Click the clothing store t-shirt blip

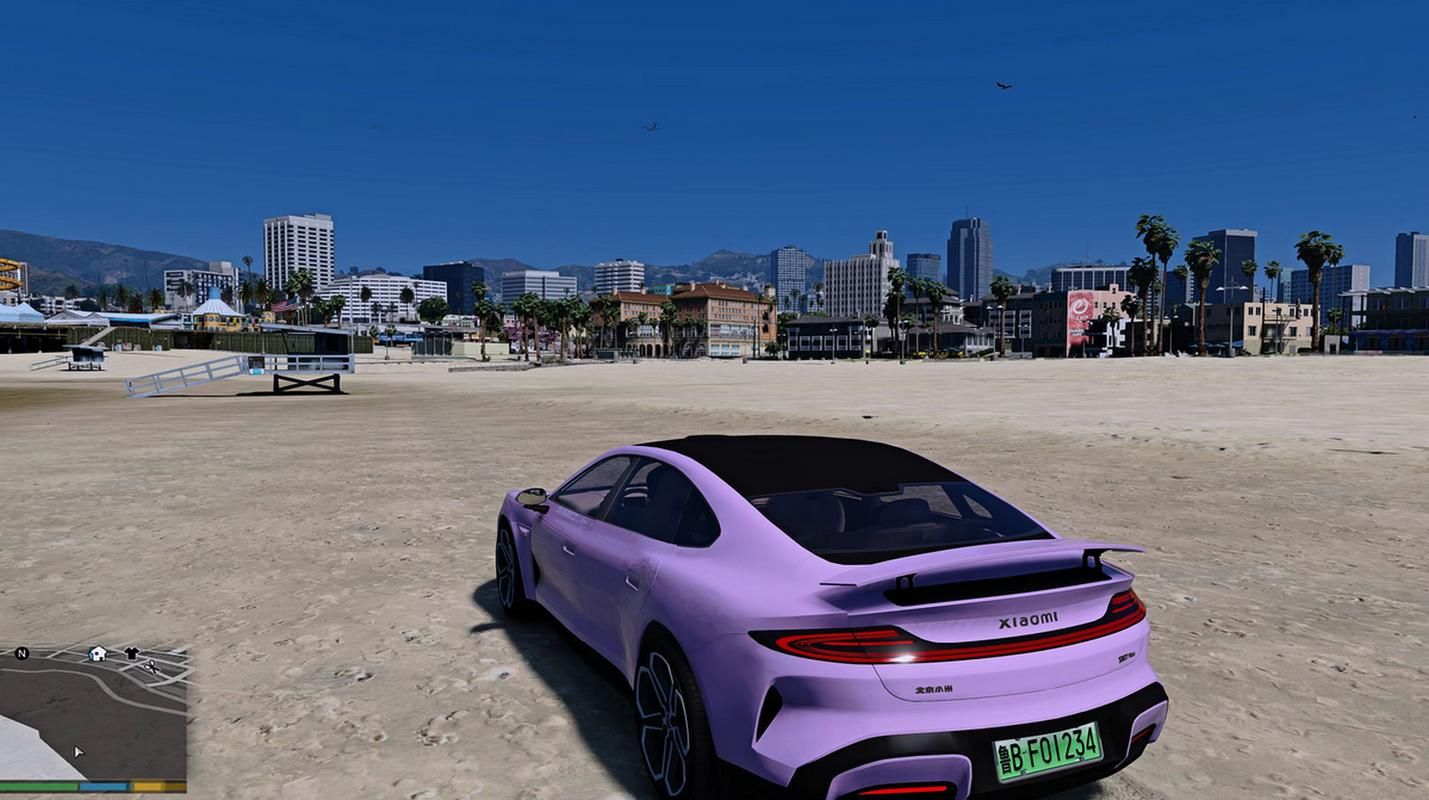point(131,652)
